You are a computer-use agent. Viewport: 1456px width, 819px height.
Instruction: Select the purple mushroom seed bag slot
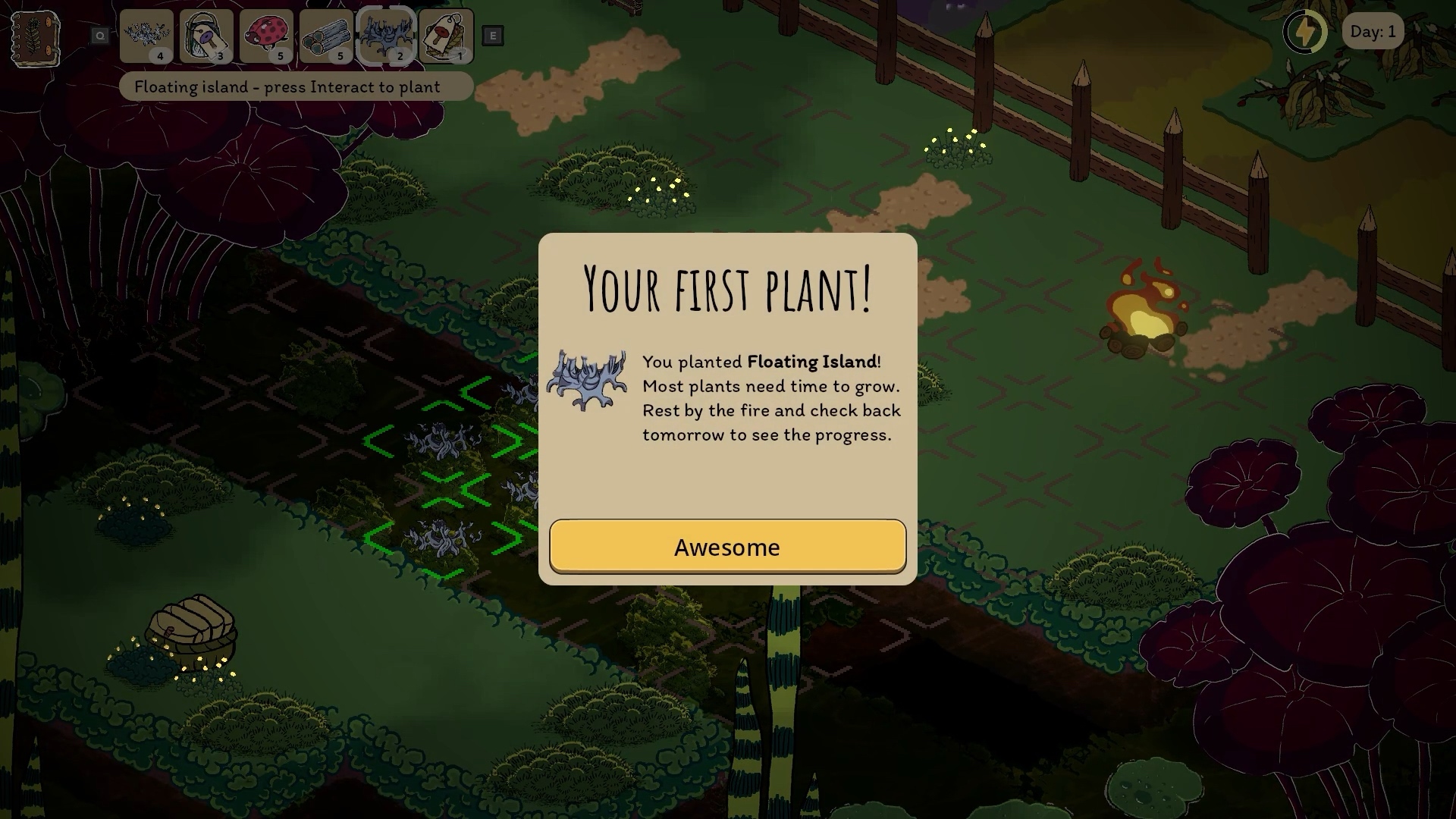[206, 36]
